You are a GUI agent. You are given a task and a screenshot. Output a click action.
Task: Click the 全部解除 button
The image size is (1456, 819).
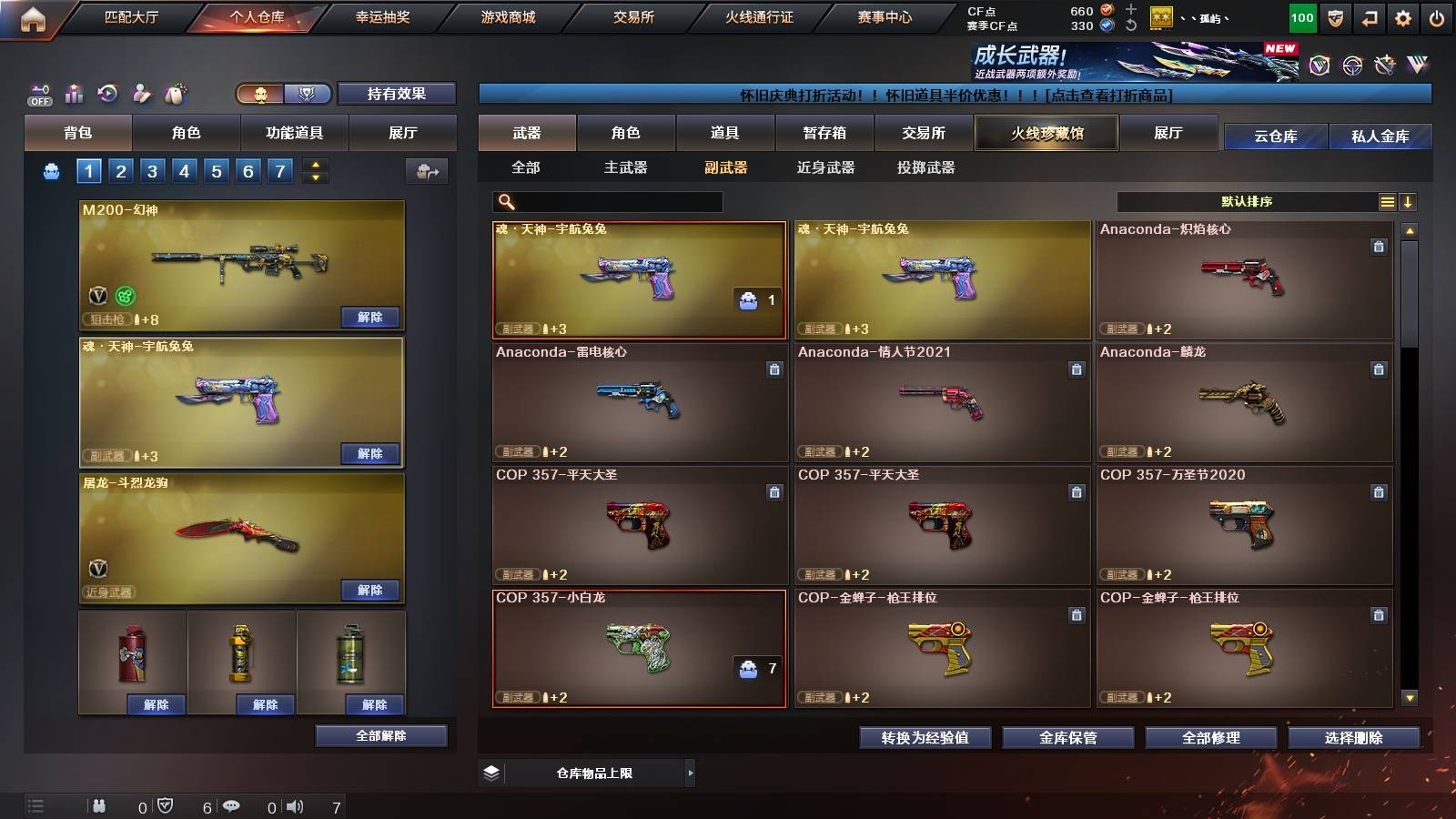tap(381, 735)
